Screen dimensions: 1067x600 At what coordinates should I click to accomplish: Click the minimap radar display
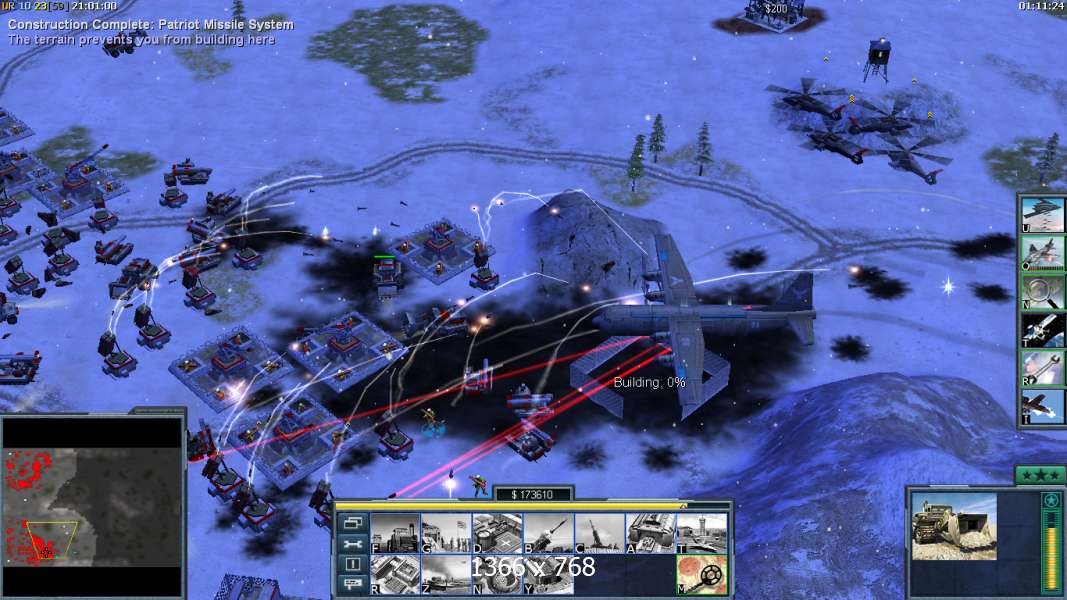coord(92,505)
